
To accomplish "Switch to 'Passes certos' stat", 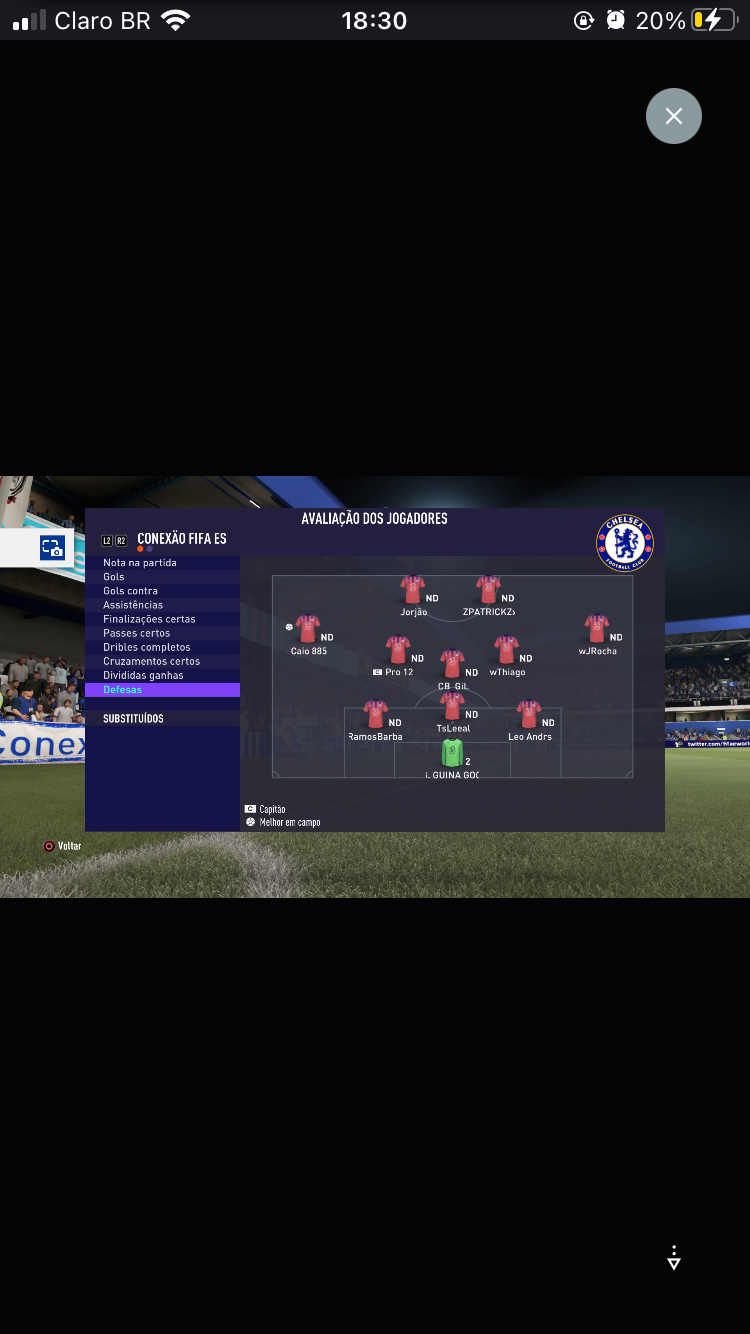I will [137, 633].
